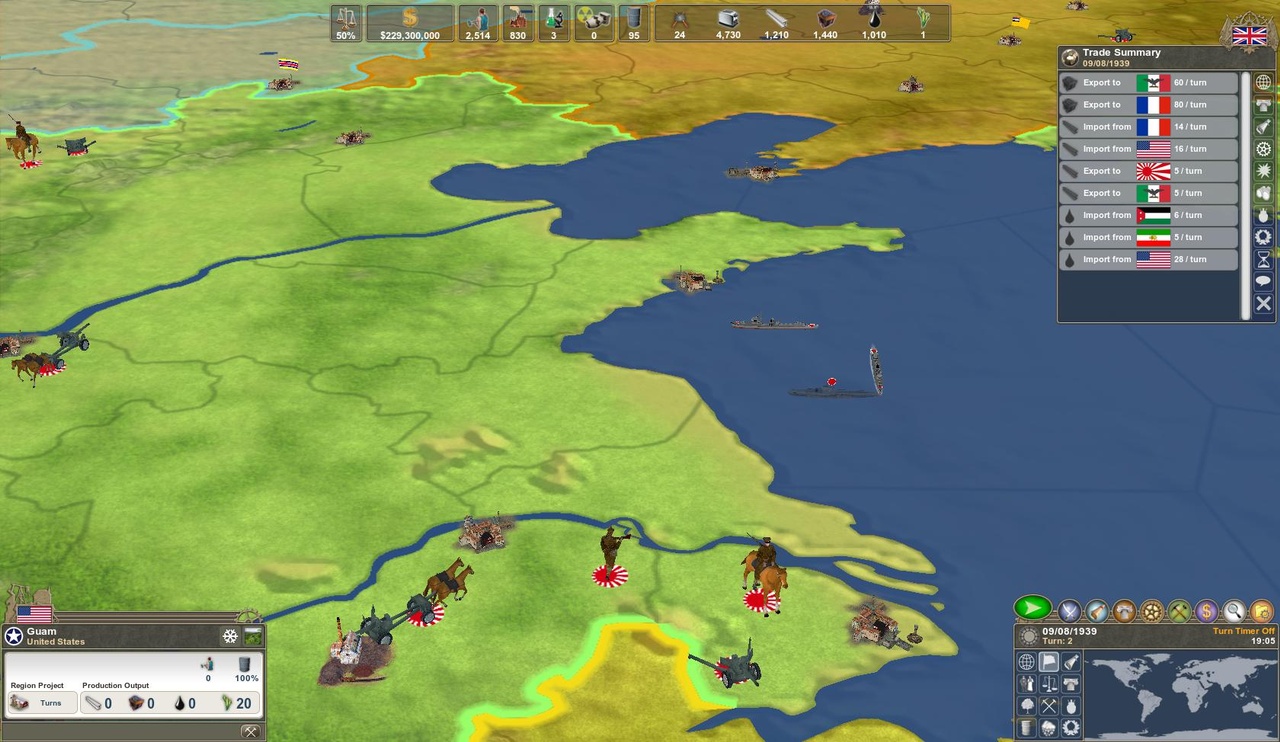This screenshot has height=742, width=1280.
Task: Select the Import from United States 28/turn entry
Action: pyautogui.click(x=1150, y=259)
